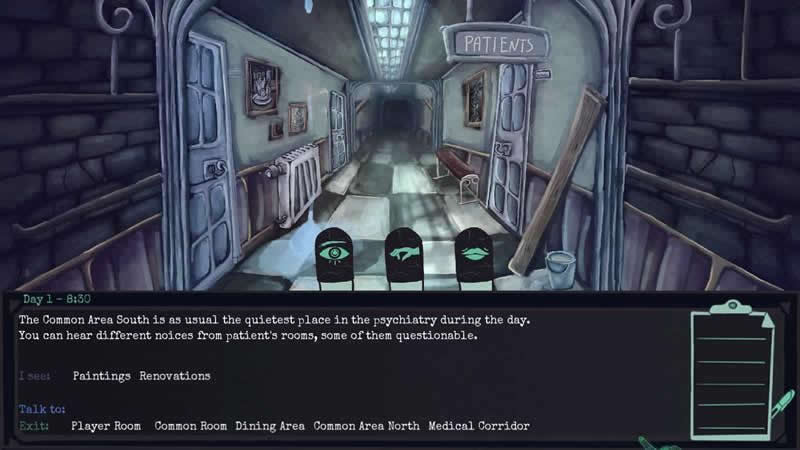The width and height of the screenshot is (800, 450).
Task: Examine the Renovations
Action: 175,376
